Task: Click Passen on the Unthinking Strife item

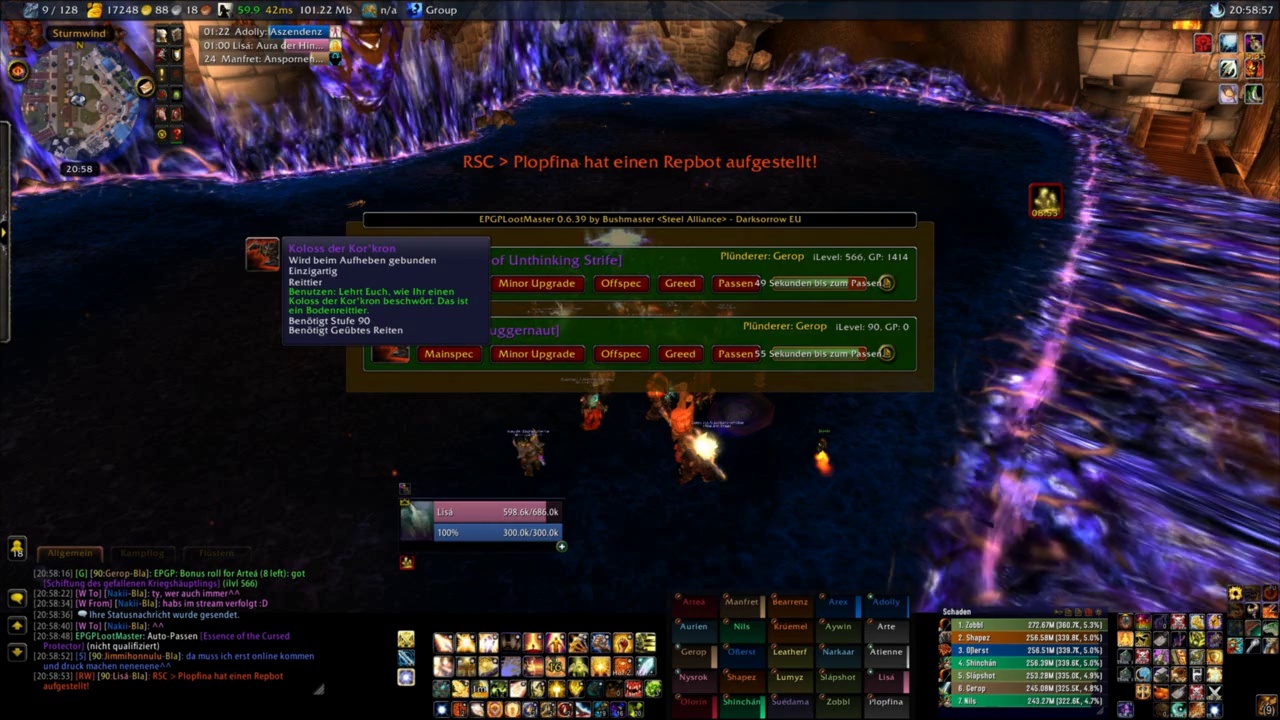Action: click(735, 284)
